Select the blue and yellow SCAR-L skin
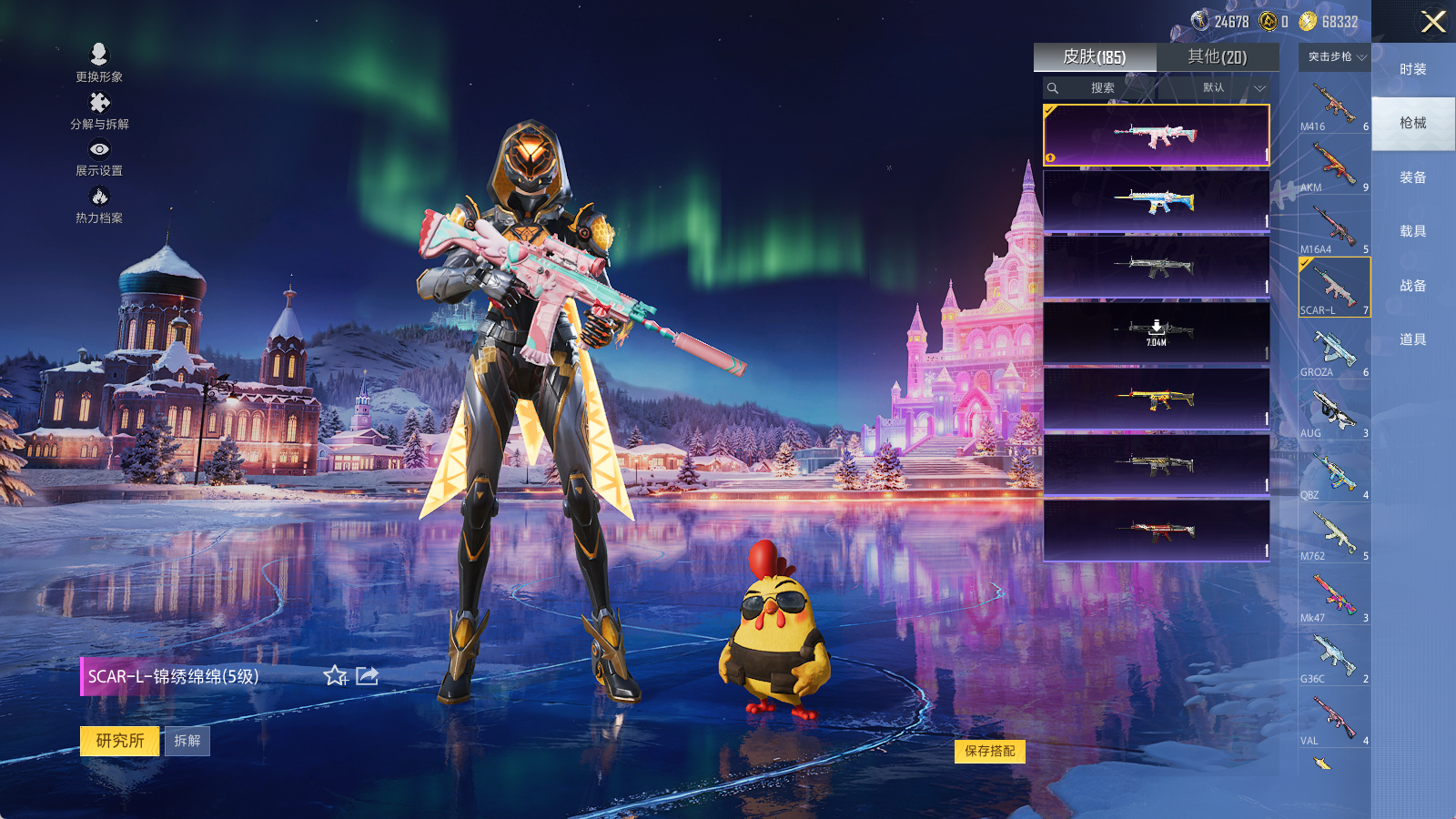This screenshot has width=1456, height=819. 1156,201
